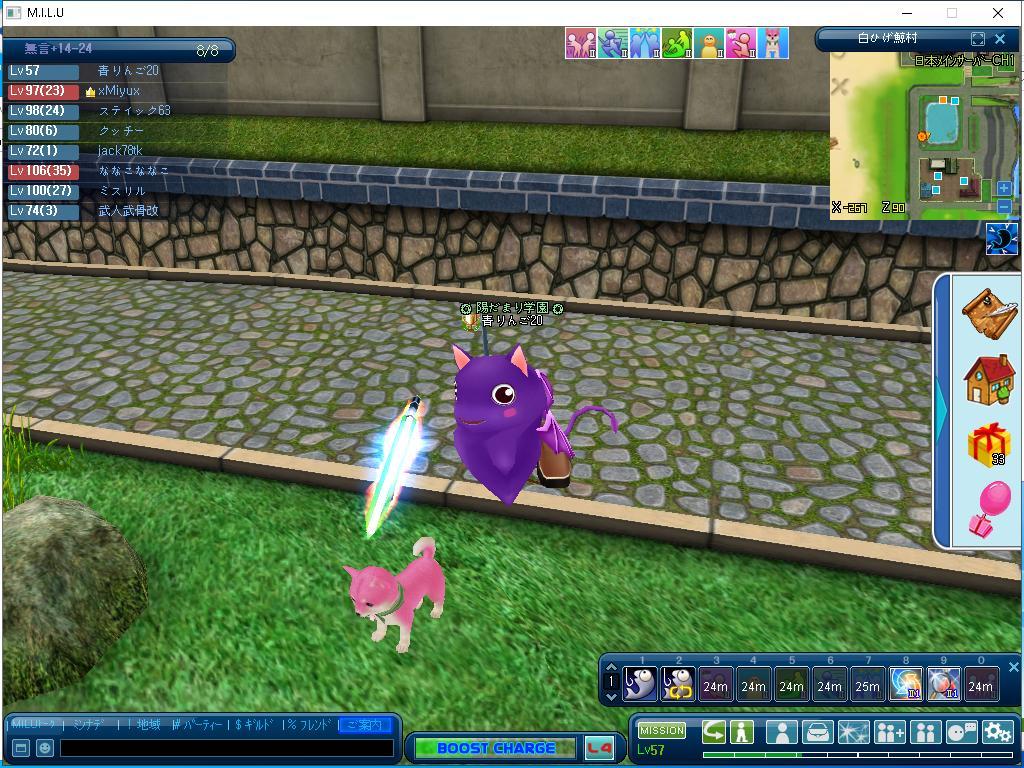Activate the auto-fishing loop skill in slot 2
The width and height of the screenshot is (1024, 768).
point(678,684)
